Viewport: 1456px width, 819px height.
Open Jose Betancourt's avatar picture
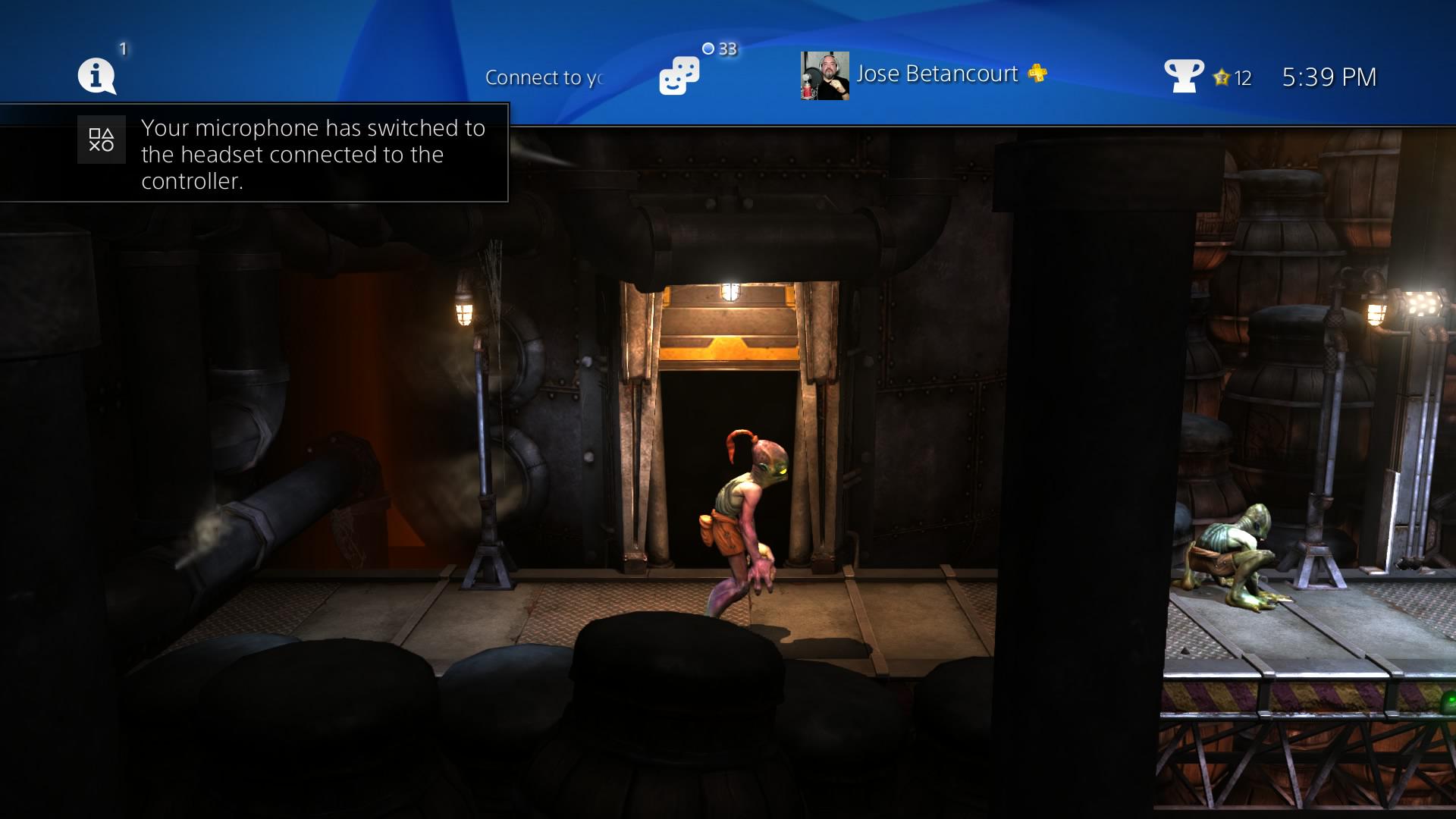tap(824, 76)
